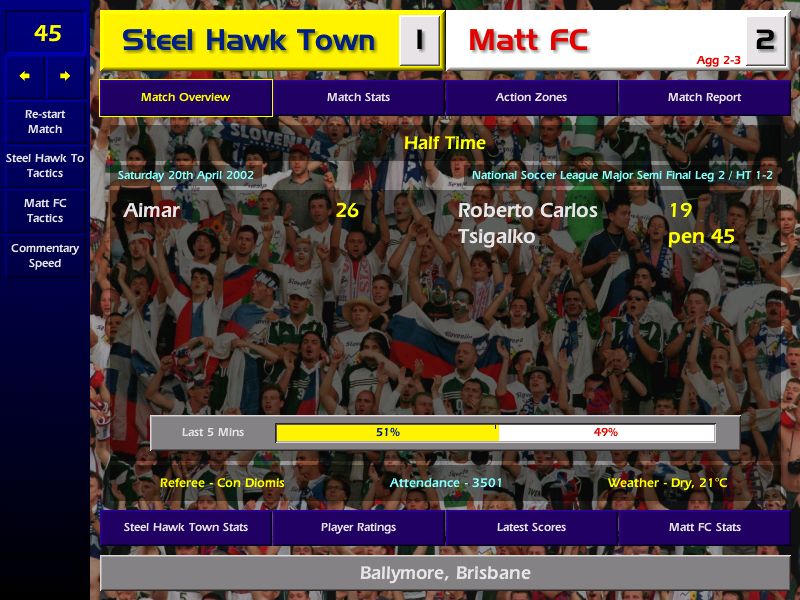The height and width of the screenshot is (600, 800).
Task: Show the Action Zones view
Action: pyautogui.click(x=531, y=97)
